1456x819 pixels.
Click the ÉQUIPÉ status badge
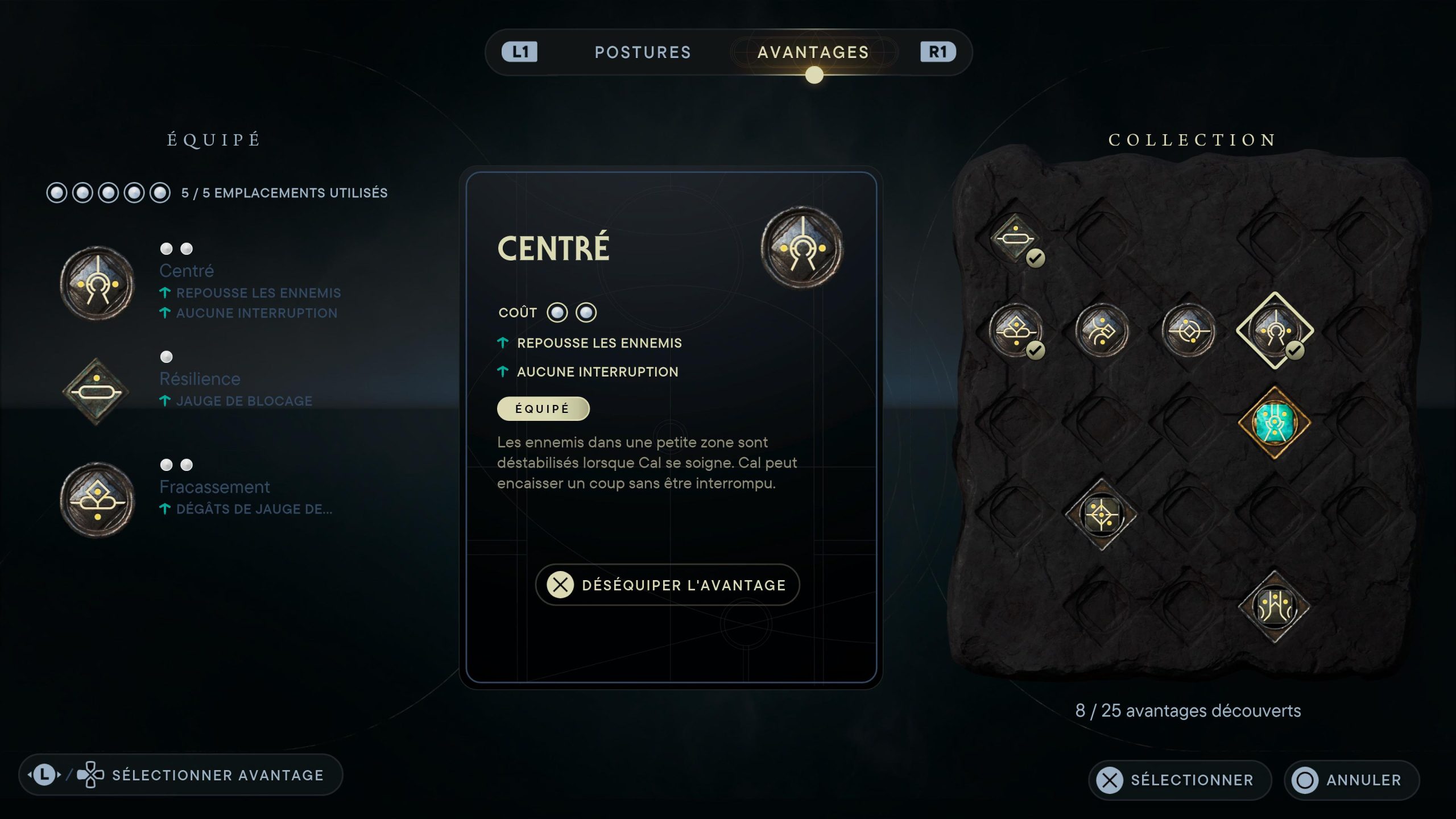coord(543,408)
